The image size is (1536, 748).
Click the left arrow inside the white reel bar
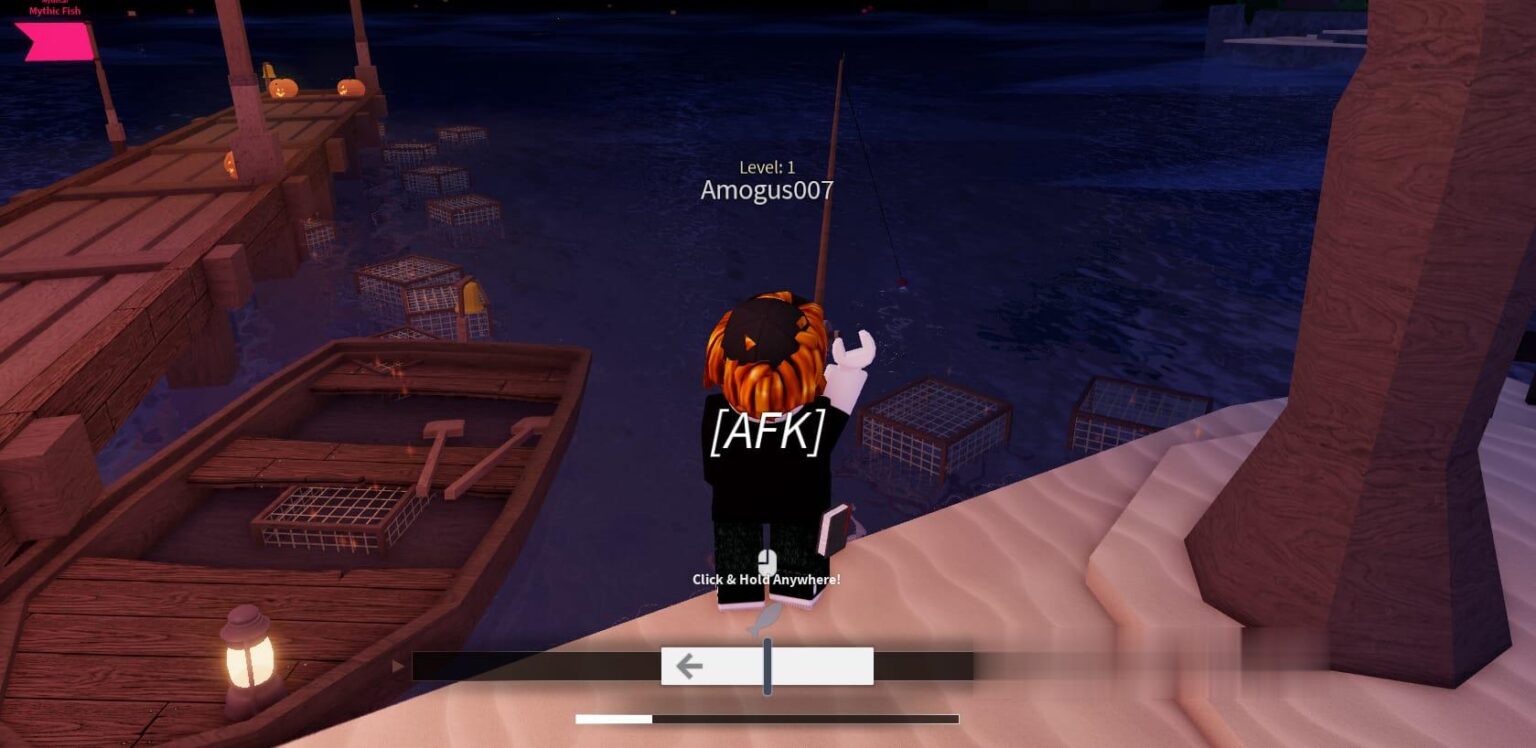click(x=688, y=664)
